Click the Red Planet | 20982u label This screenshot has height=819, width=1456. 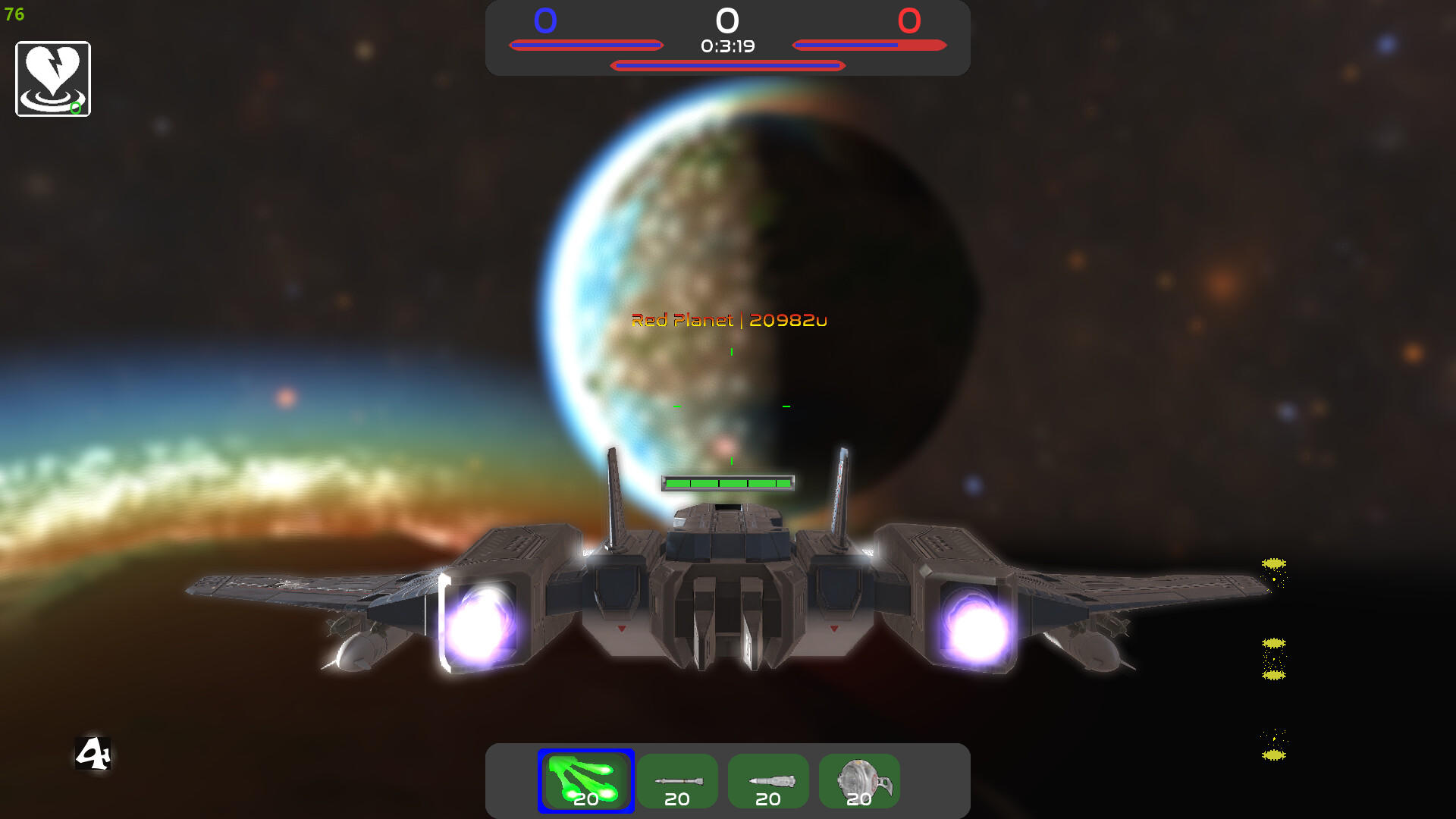(x=730, y=321)
